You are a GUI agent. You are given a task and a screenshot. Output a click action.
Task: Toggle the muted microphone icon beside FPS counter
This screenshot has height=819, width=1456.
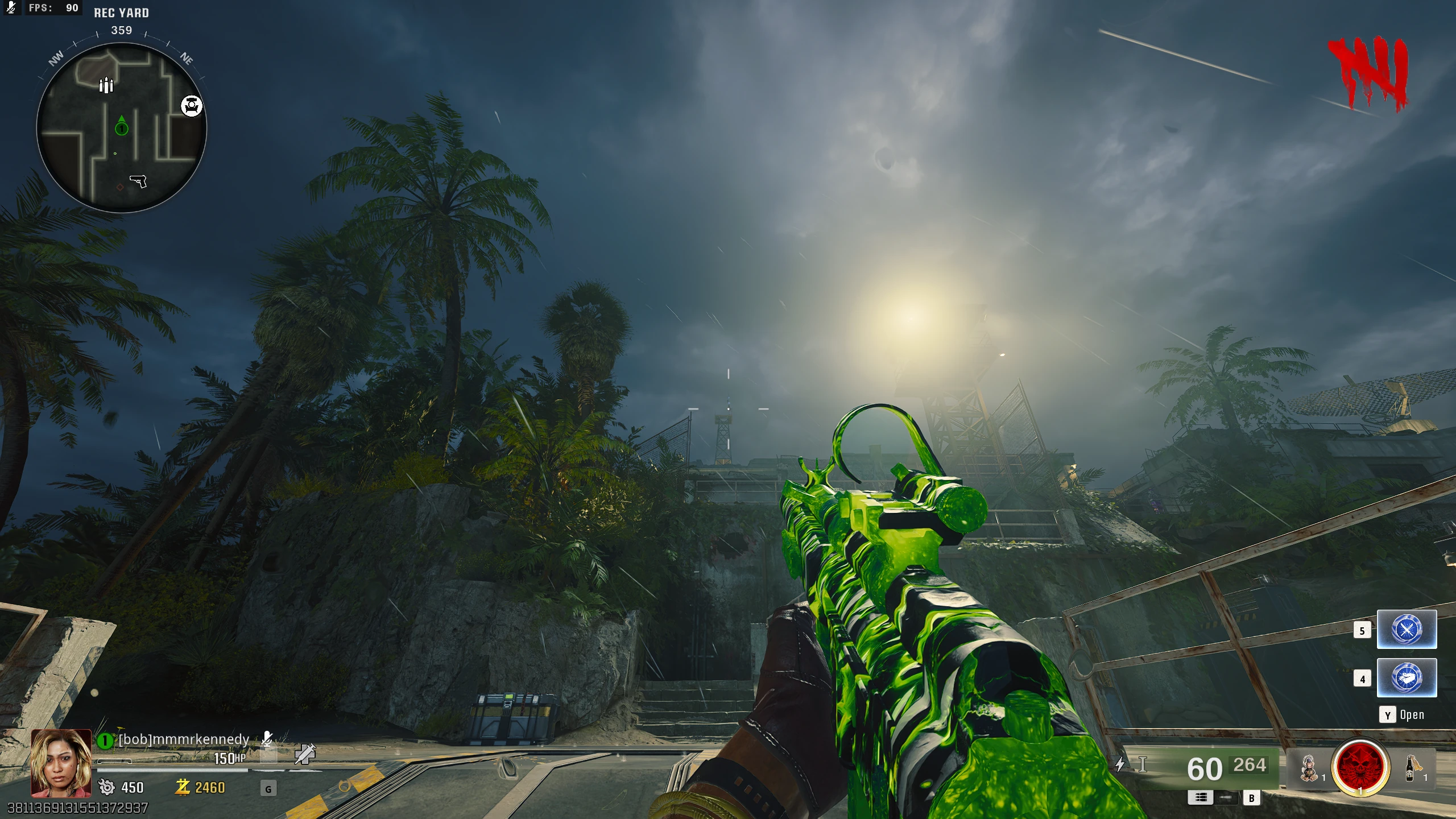11,8
